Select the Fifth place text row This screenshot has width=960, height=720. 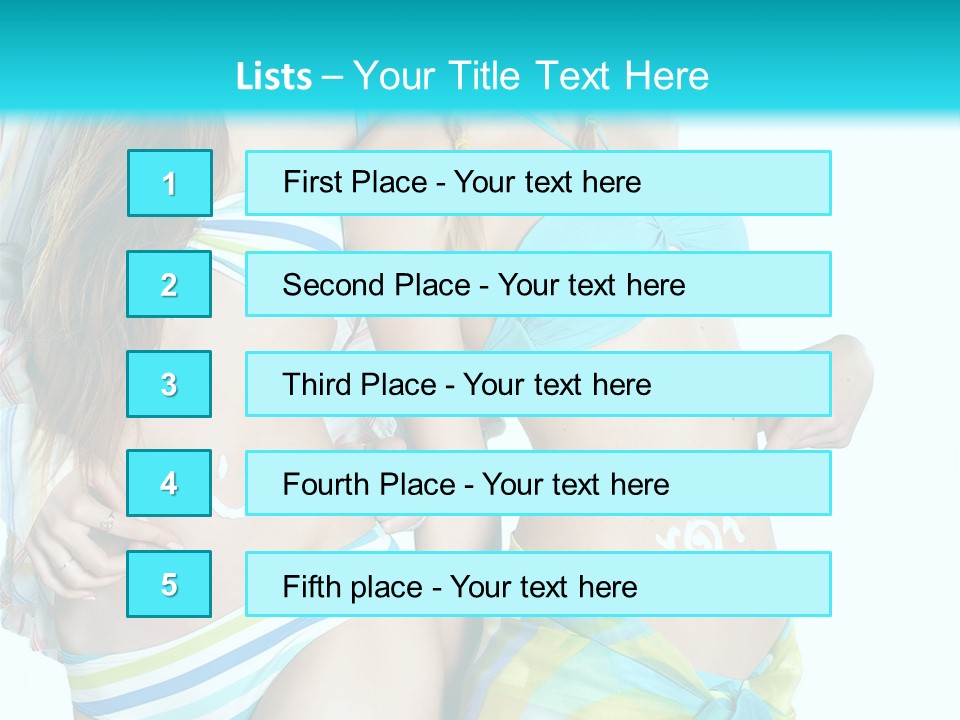click(538, 584)
